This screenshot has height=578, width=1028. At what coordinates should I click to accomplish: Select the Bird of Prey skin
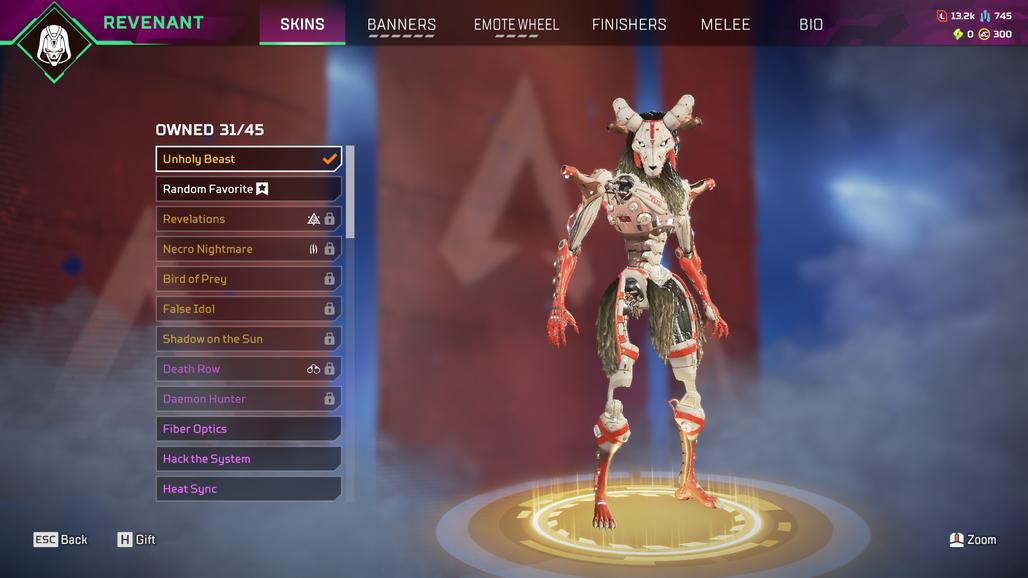coord(248,279)
